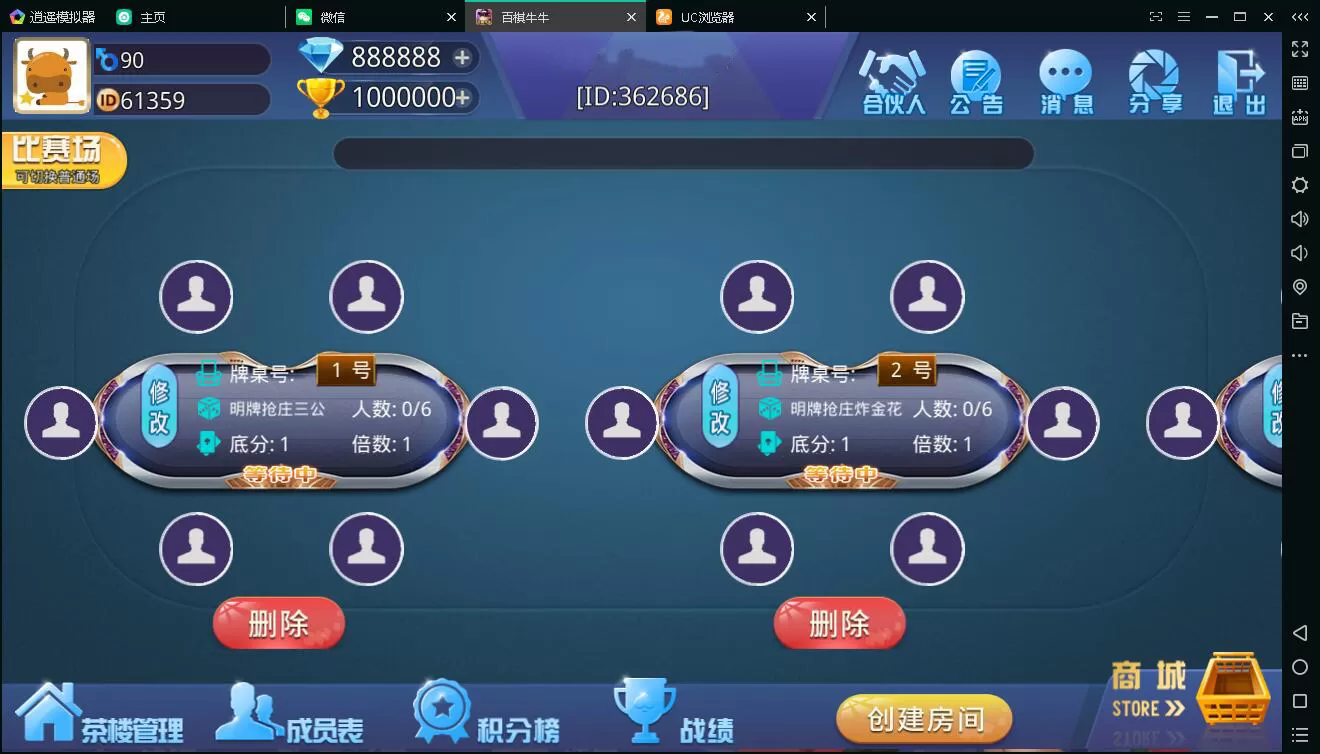This screenshot has width=1320, height=754.
Task: Open the 分享 share icon
Action: [x=1153, y=80]
